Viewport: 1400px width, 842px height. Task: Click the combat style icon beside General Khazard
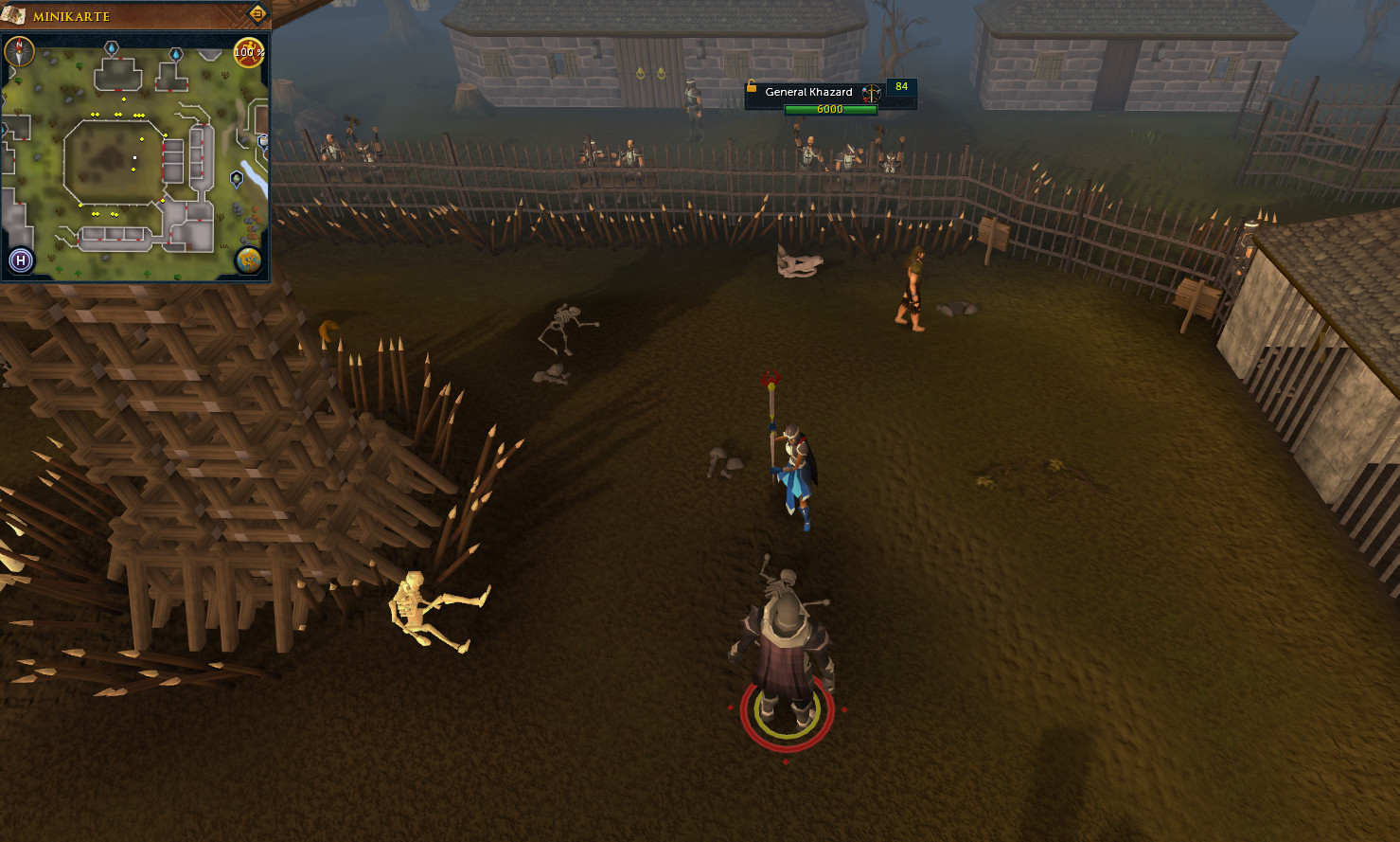(x=871, y=92)
